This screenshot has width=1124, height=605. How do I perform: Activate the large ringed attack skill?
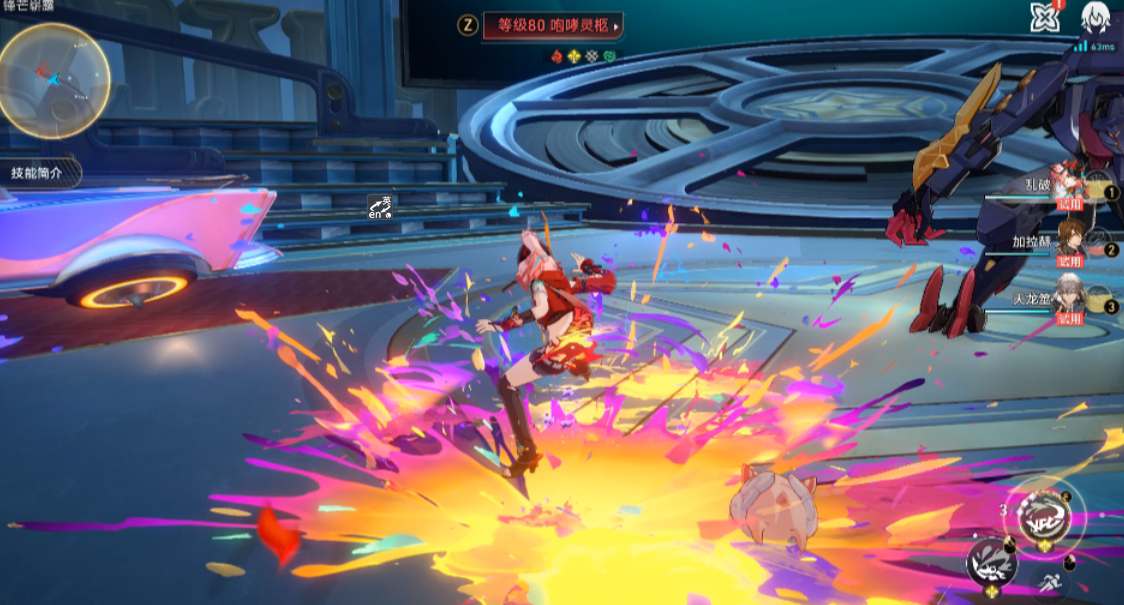[x=1042, y=516]
